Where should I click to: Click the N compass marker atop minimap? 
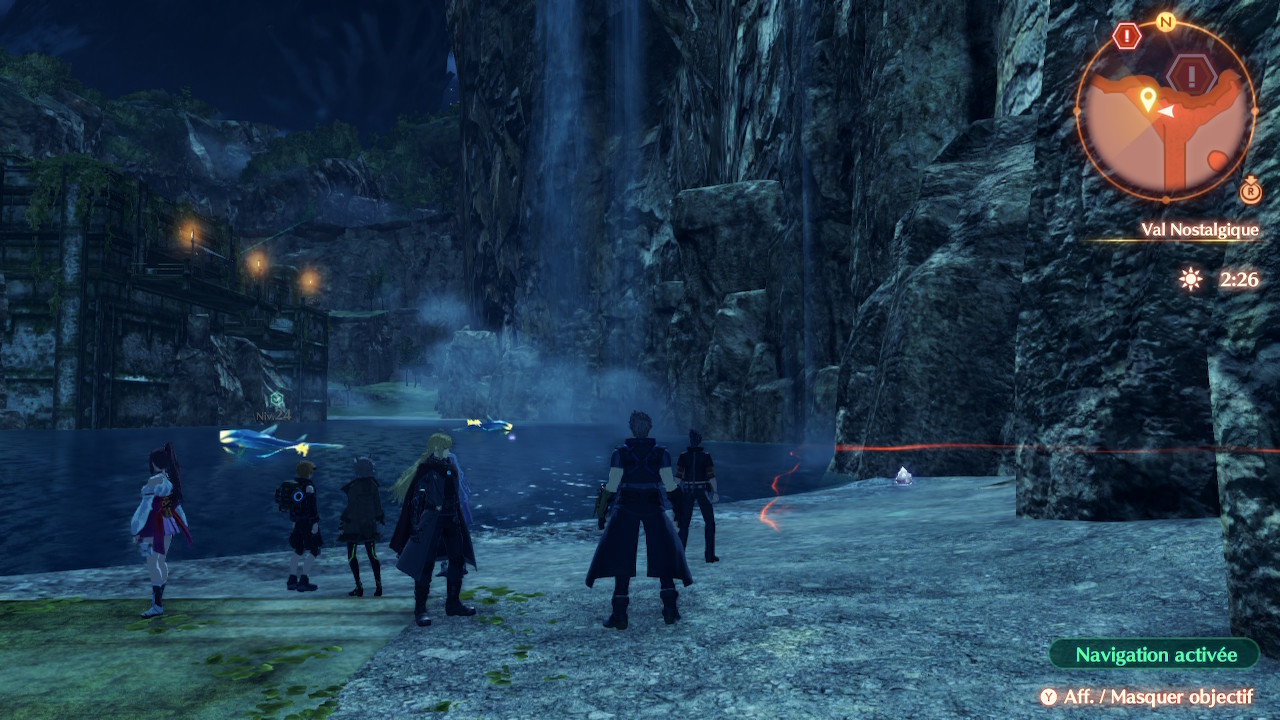tap(1165, 21)
